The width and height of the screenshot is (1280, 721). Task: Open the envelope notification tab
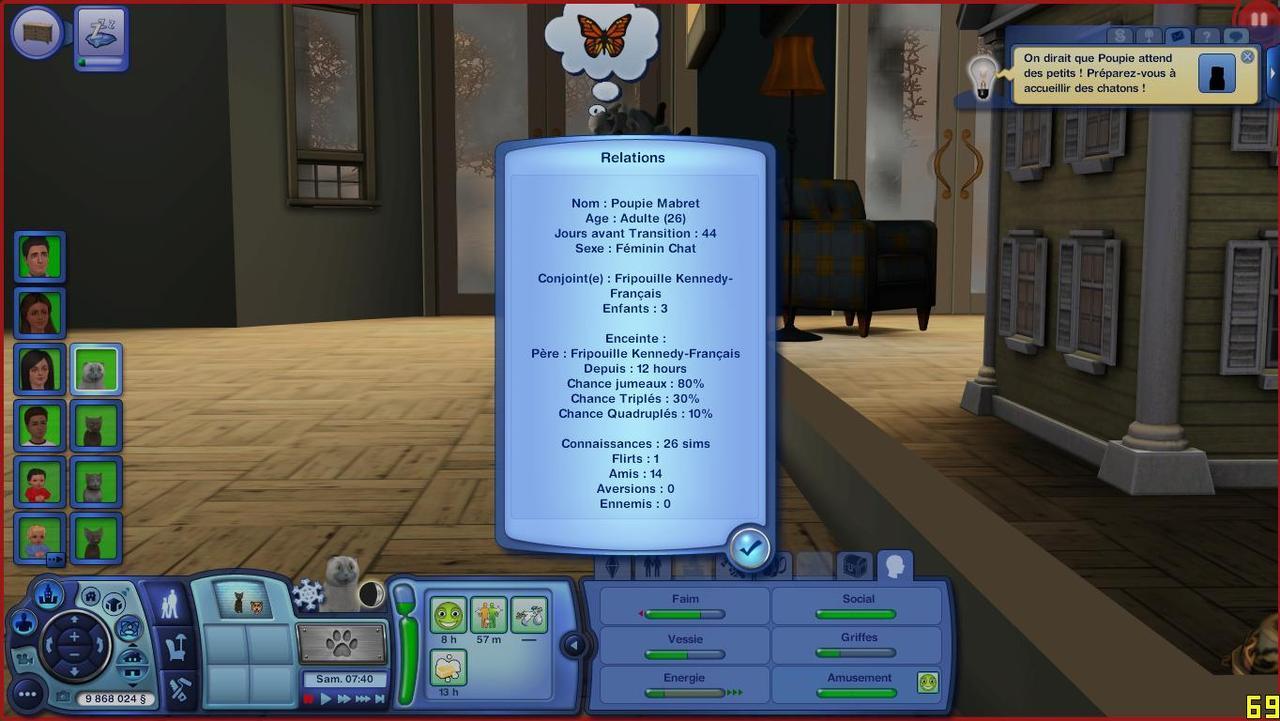(x=1176, y=37)
